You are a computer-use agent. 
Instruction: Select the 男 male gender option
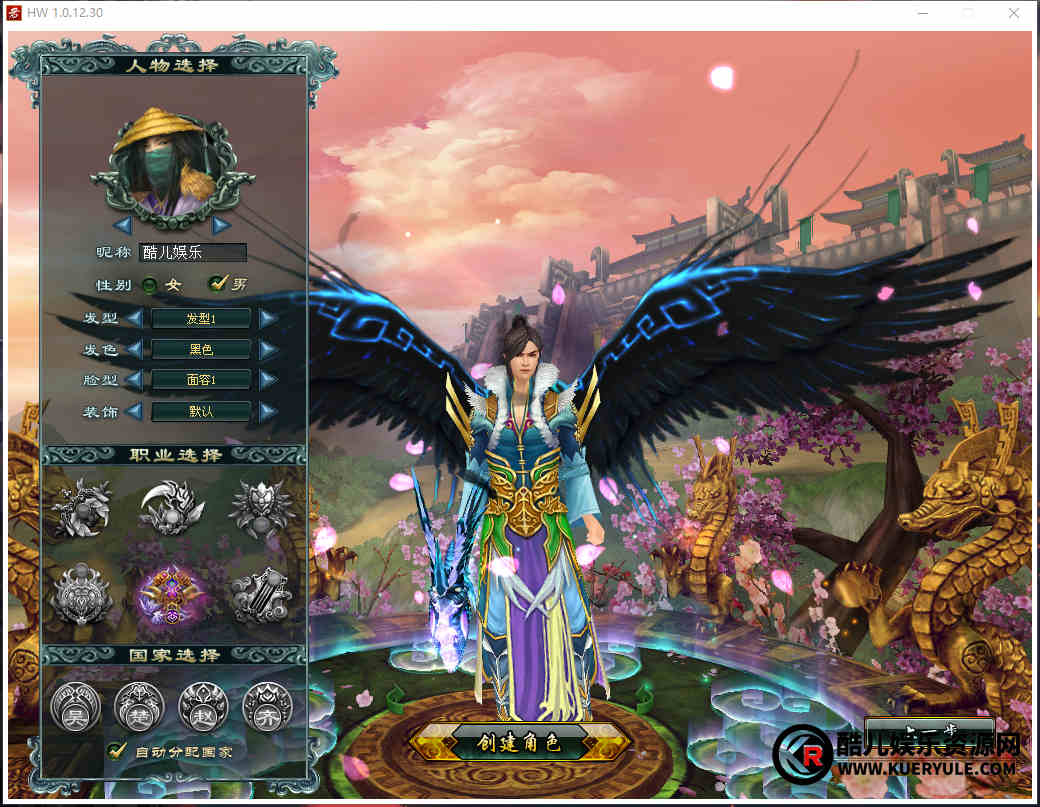(x=216, y=284)
